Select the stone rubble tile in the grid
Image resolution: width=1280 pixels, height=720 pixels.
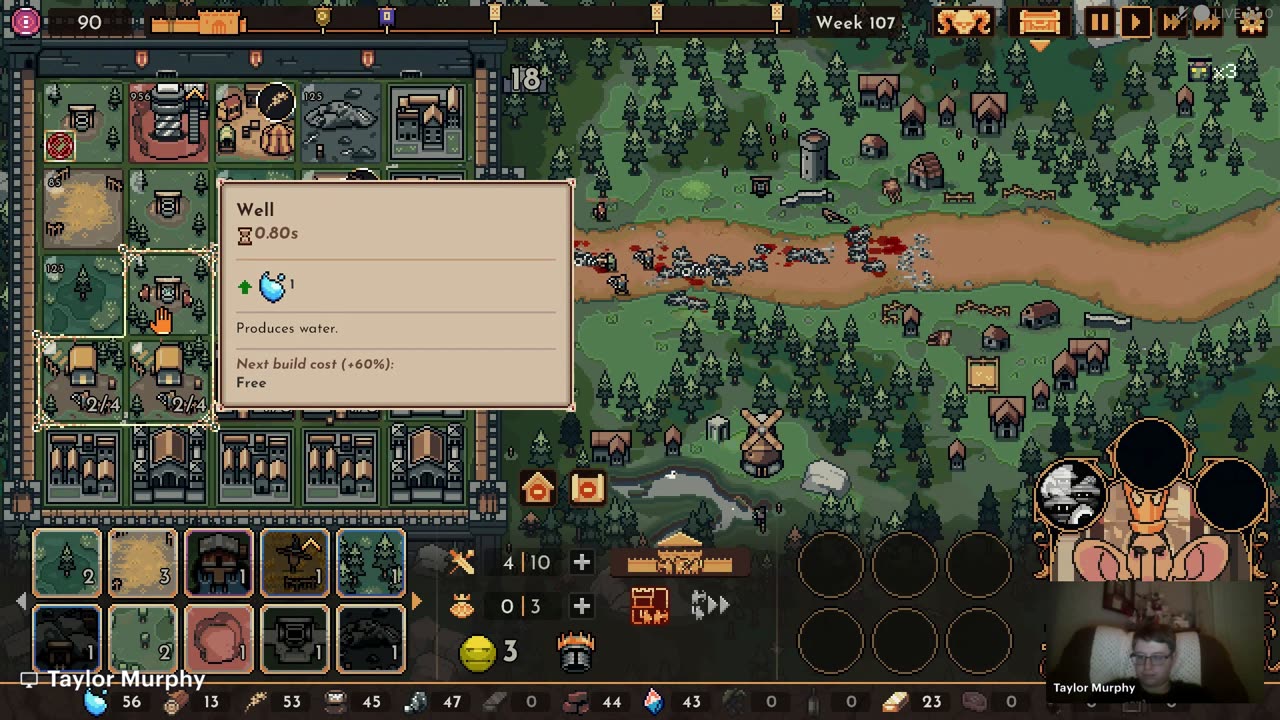pyautogui.click(x=341, y=124)
